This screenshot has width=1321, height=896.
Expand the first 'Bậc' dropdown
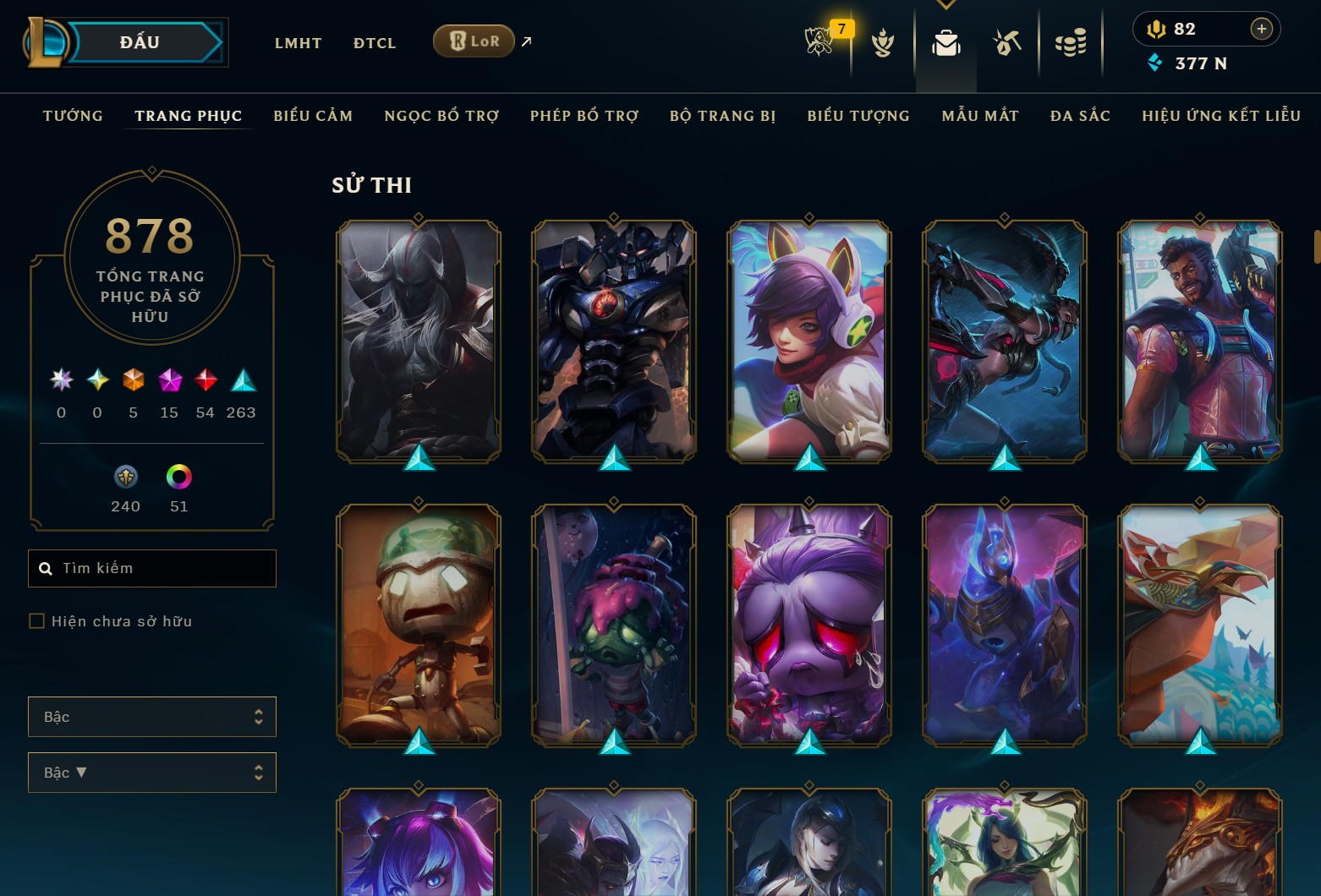pyautogui.click(x=152, y=716)
